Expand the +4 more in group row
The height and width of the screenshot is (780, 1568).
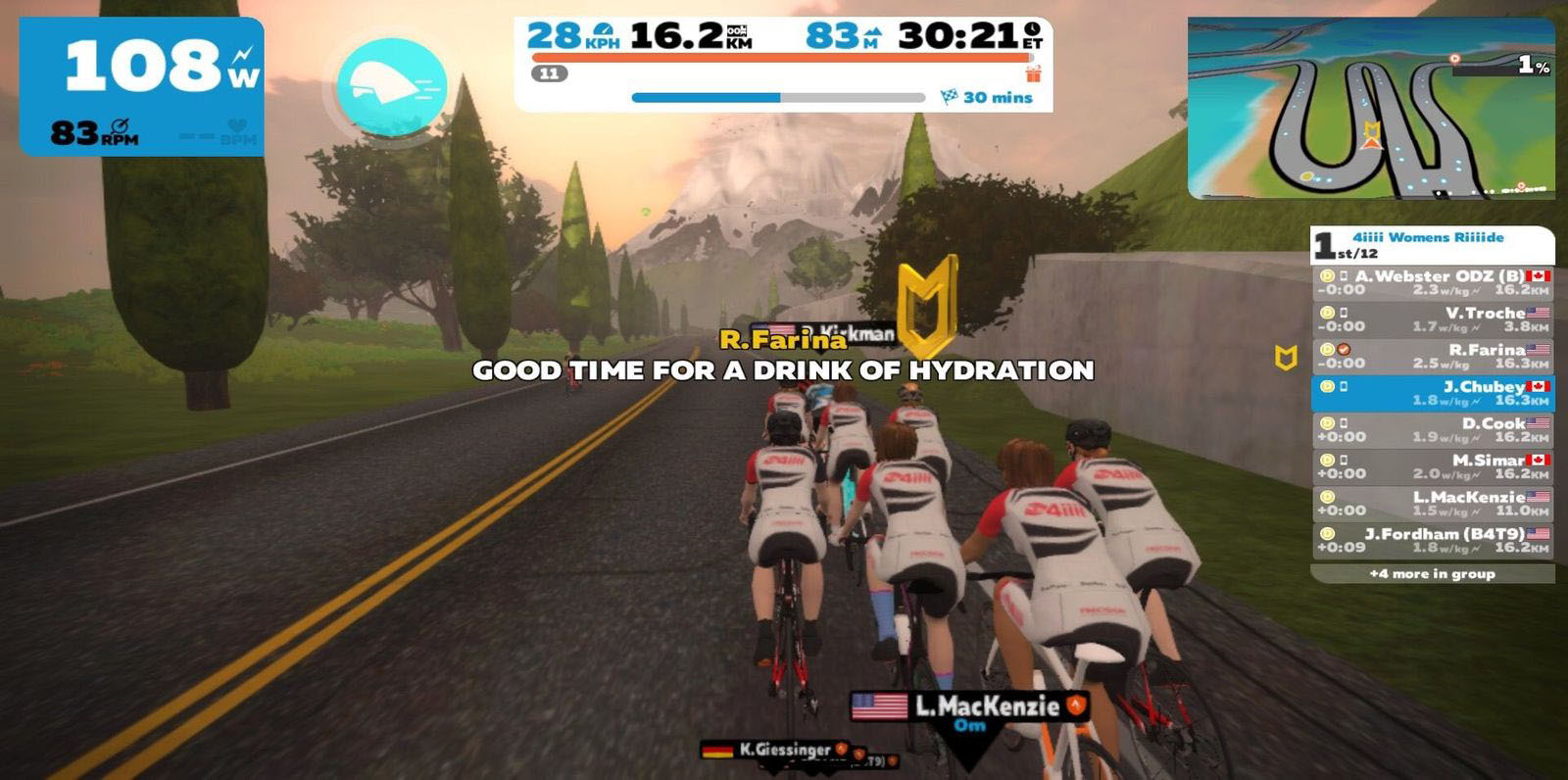pos(1433,574)
